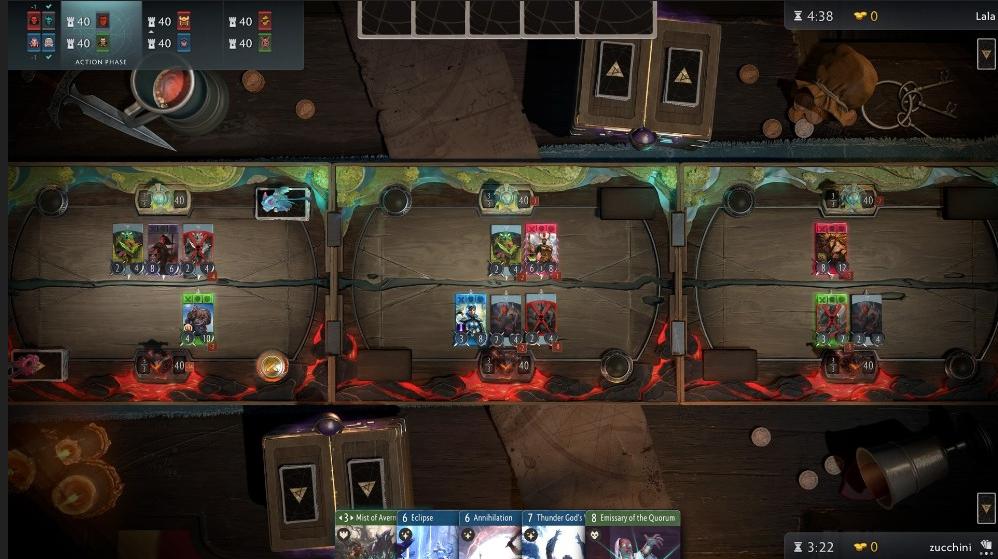Viewport: 998px width, 559px height.
Task: Inspect the enemy tower in the first lane
Action: coord(162,199)
